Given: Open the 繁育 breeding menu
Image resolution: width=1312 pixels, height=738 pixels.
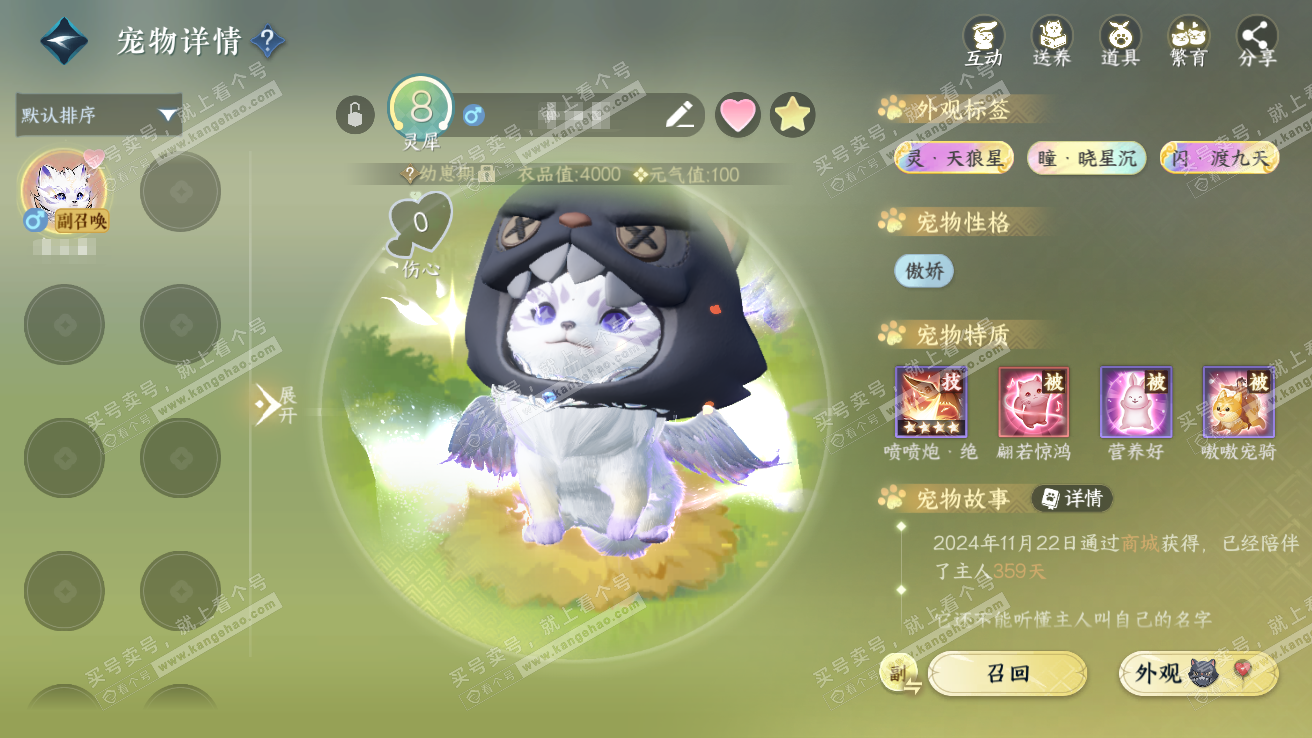Looking at the screenshot, I should (x=1188, y=42).
